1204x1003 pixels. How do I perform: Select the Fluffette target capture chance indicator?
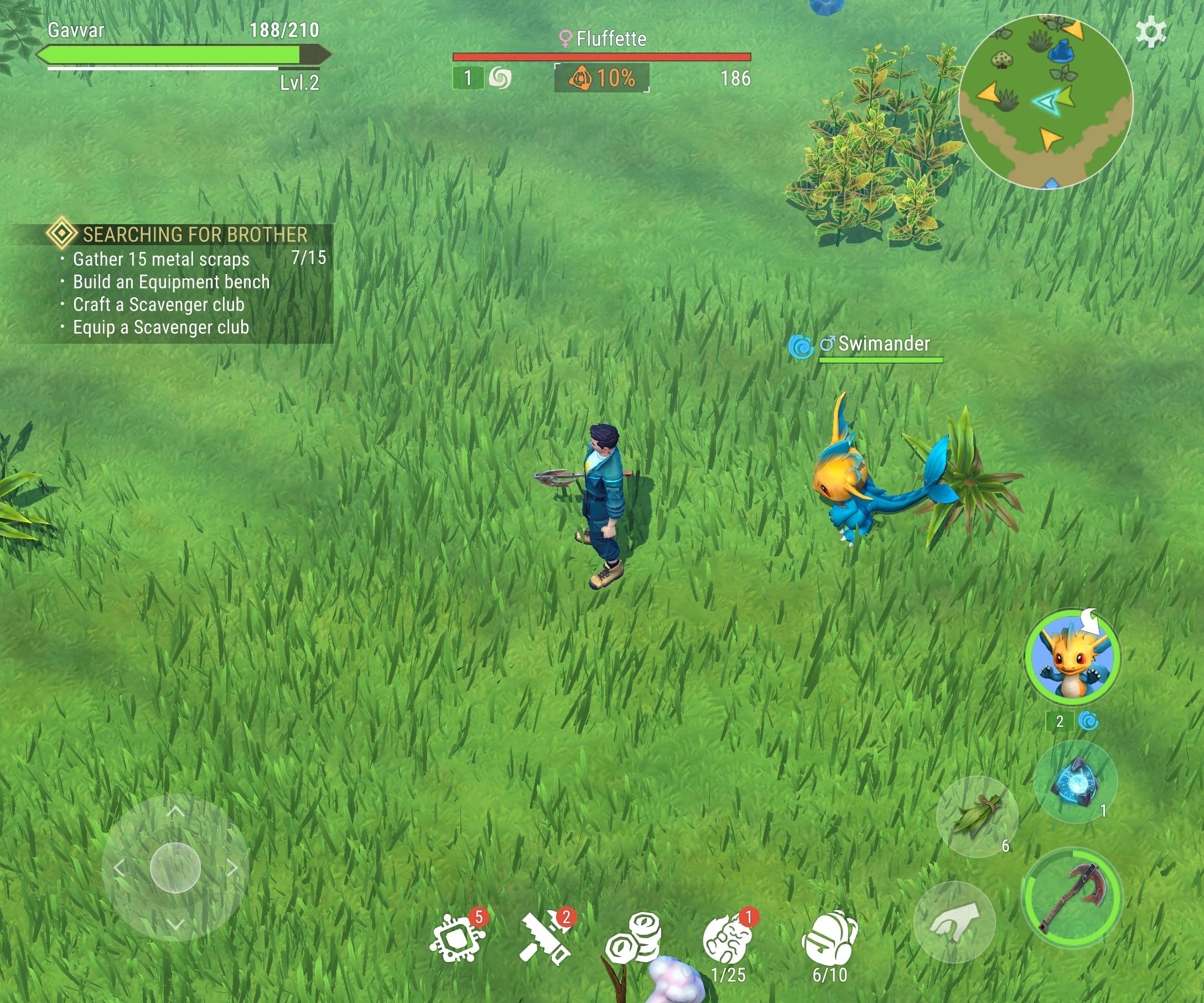click(601, 78)
